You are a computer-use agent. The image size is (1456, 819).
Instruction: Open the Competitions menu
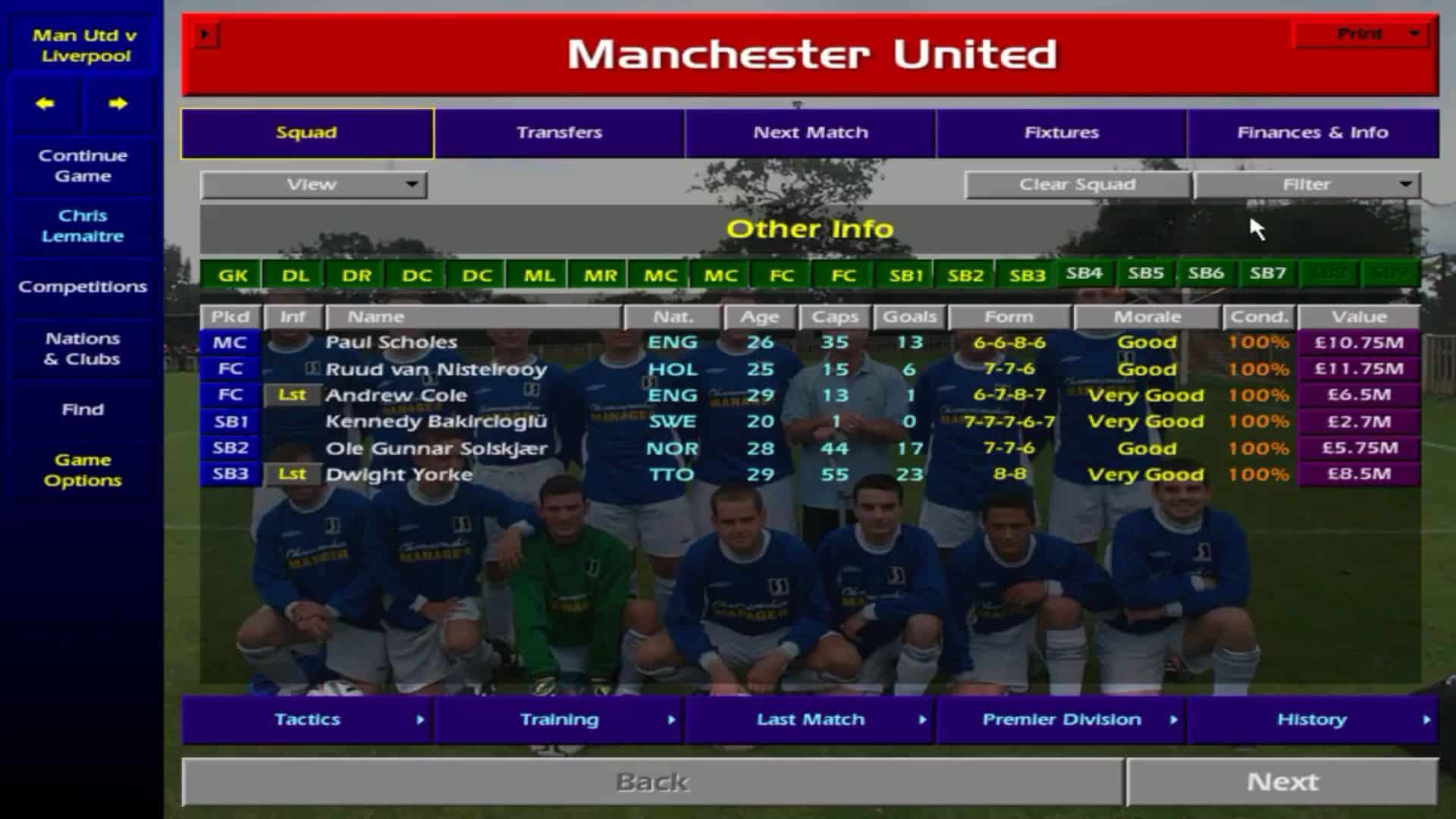pos(83,287)
